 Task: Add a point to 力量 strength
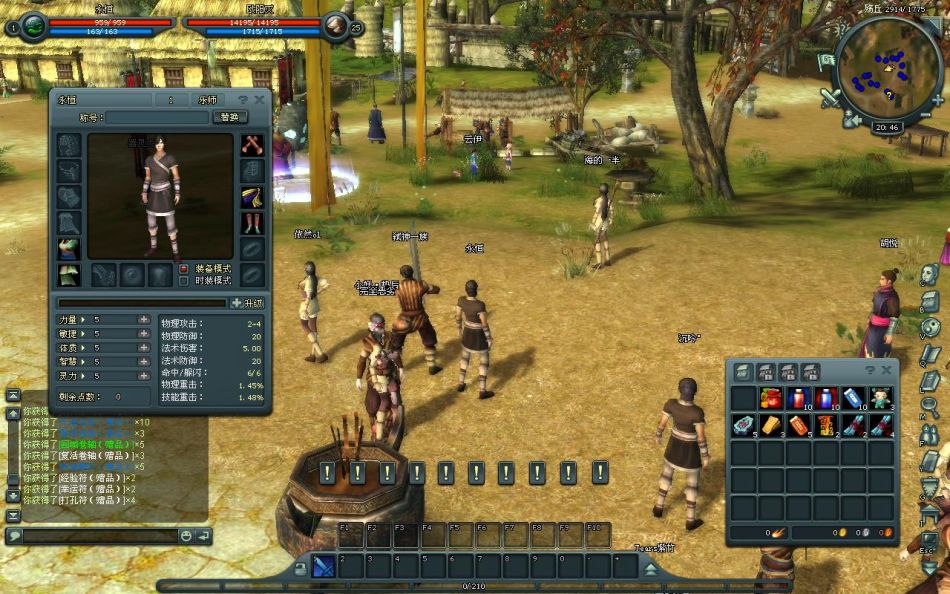[144, 320]
